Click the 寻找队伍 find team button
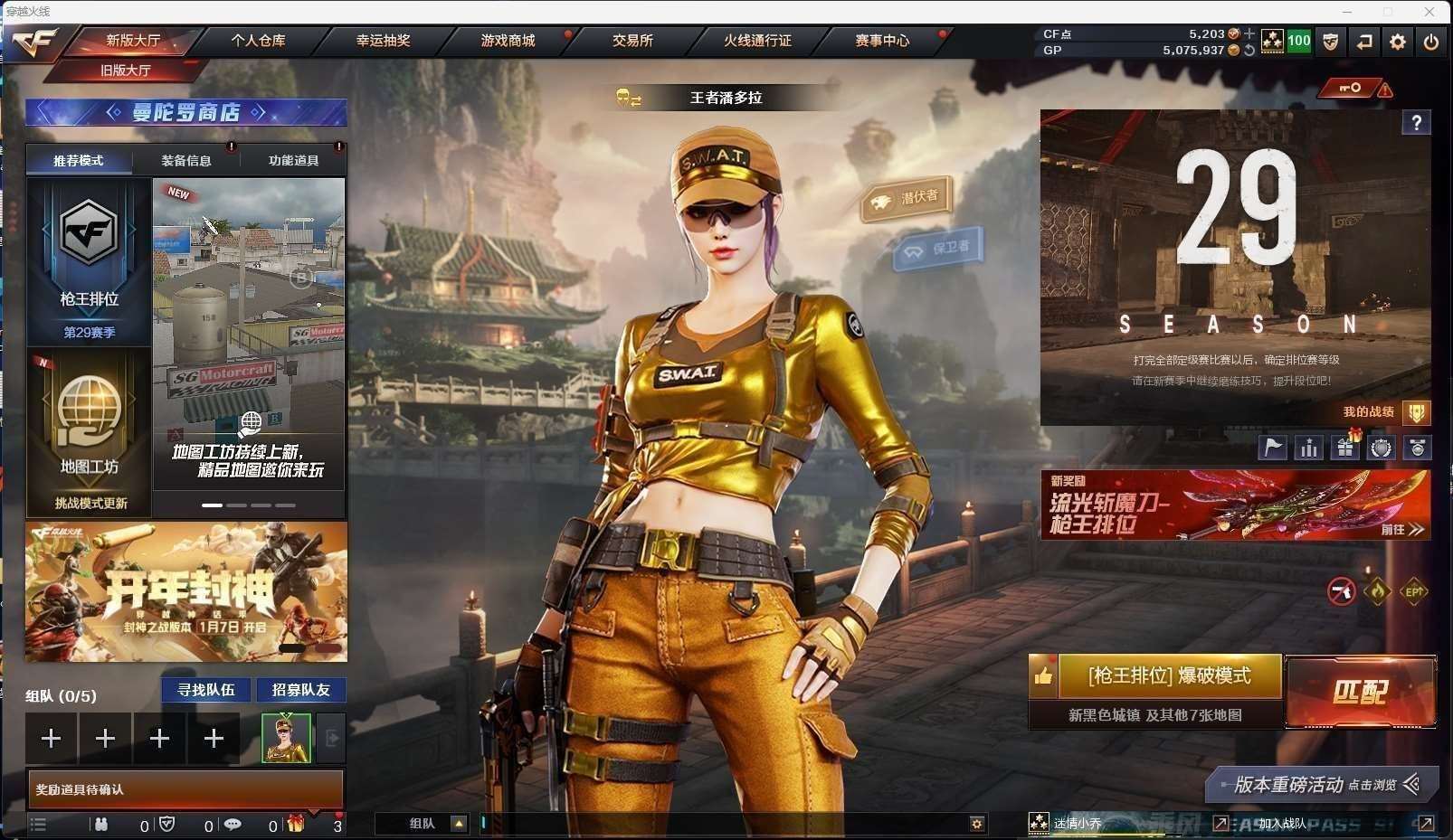Image resolution: width=1453 pixels, height=840 pixels. tap(206, 690)
